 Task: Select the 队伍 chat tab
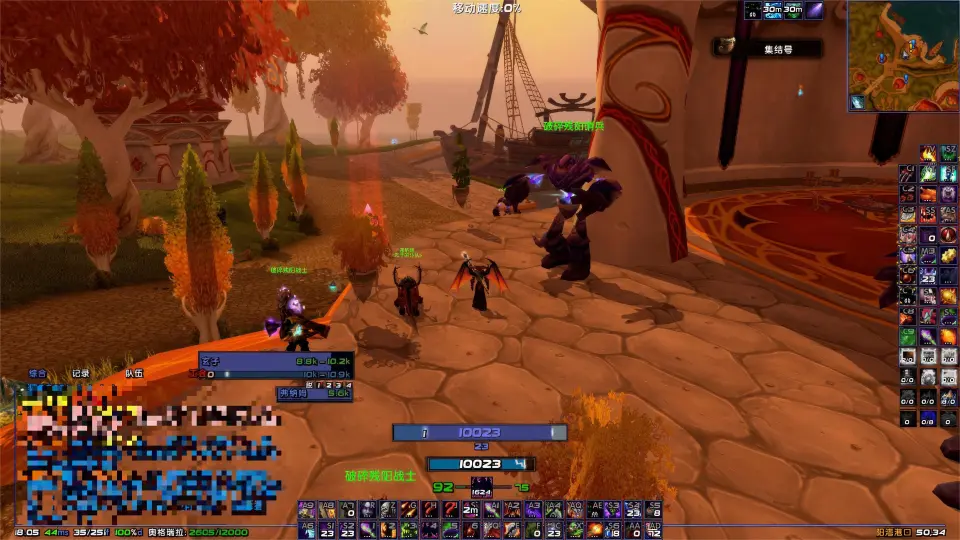[x=134, y=373]
